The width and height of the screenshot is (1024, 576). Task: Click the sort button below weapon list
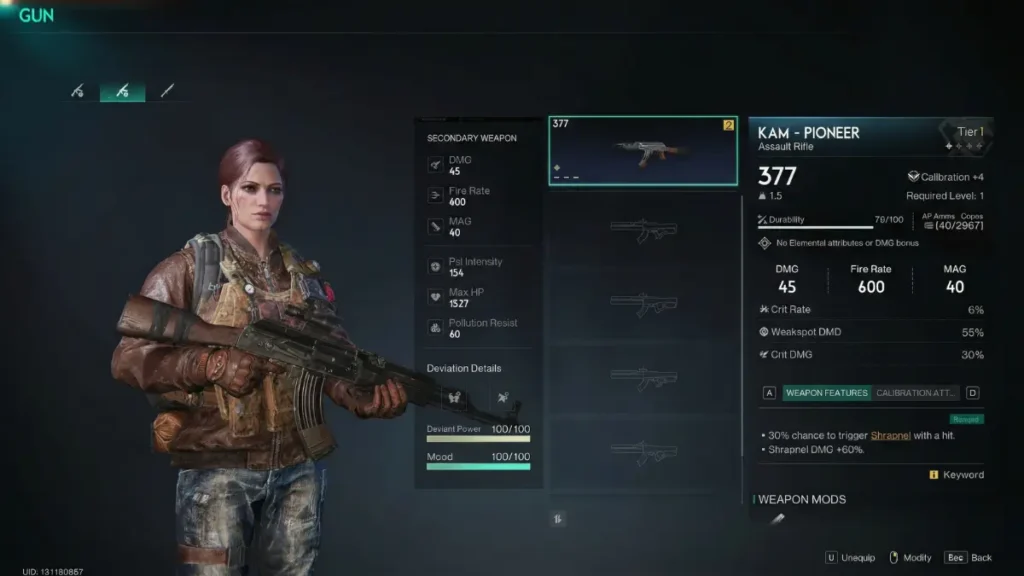pos(558,518)
